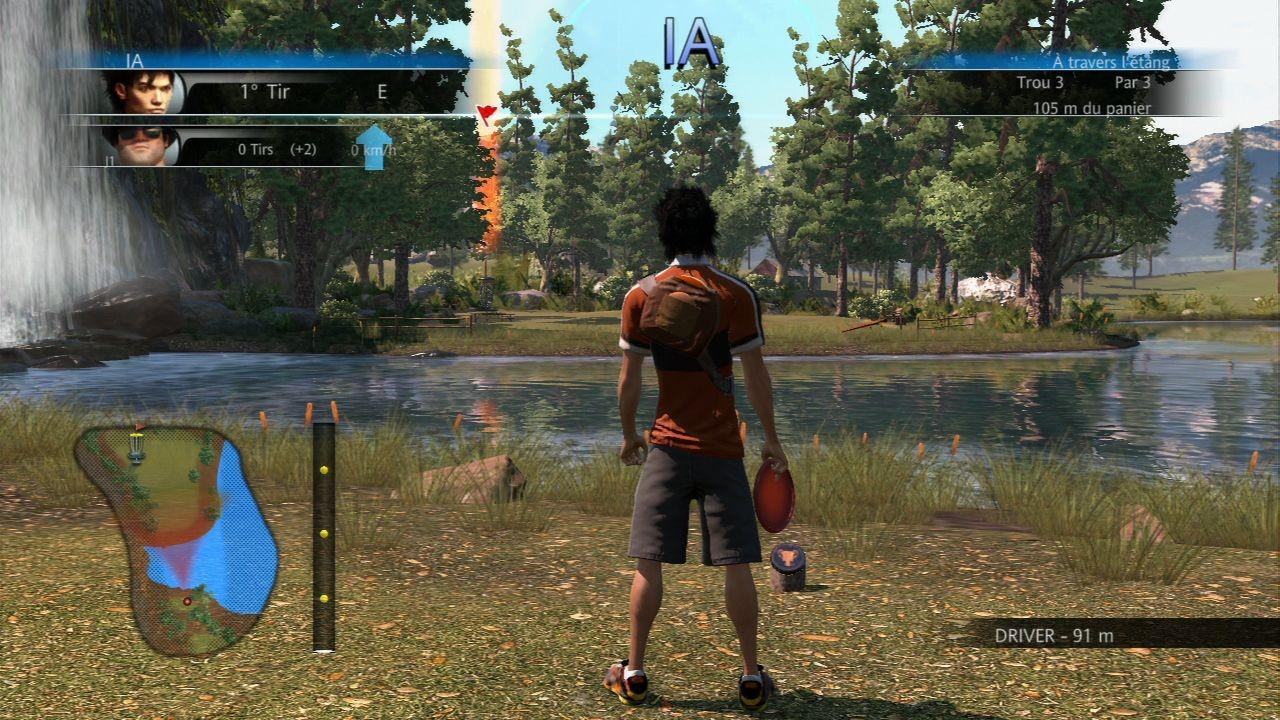This screenshot has width=1280, height=720.
Task: Select the IA player portrait
Action: pyautogui.click(x=141, y=93)
